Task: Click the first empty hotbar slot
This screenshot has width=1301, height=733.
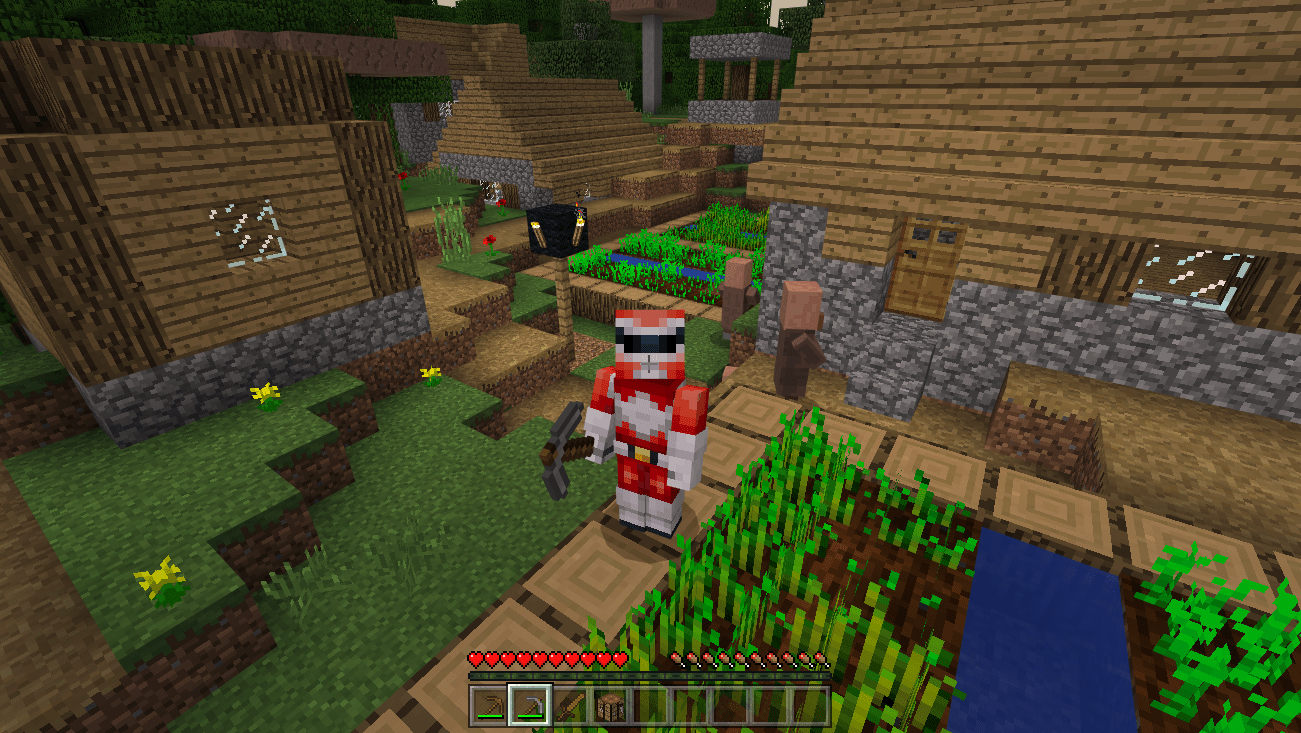Action: click(x=652, y=701)
